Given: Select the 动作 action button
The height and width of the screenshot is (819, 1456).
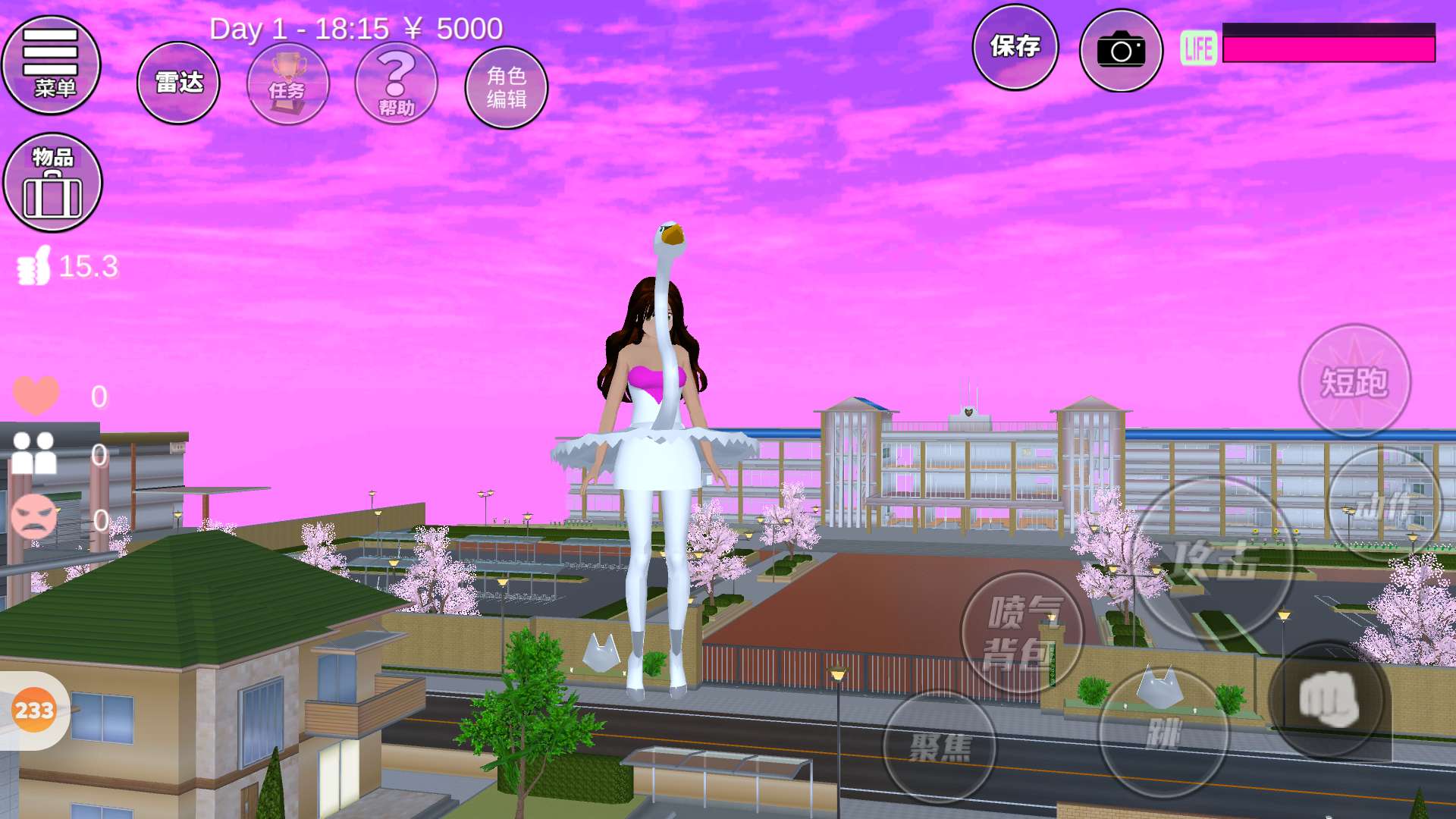Looking at the screenshot, I should pos(1384,504).
